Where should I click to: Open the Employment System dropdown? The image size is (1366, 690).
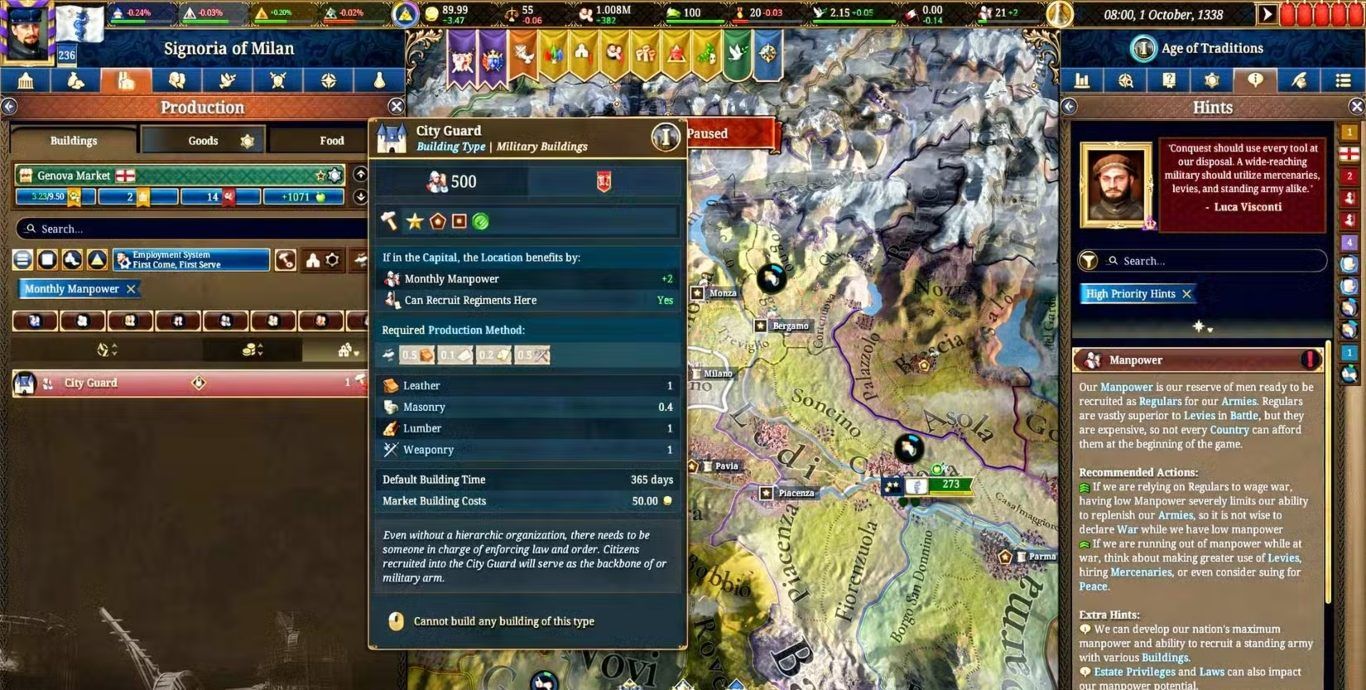[x=191, y=260]
